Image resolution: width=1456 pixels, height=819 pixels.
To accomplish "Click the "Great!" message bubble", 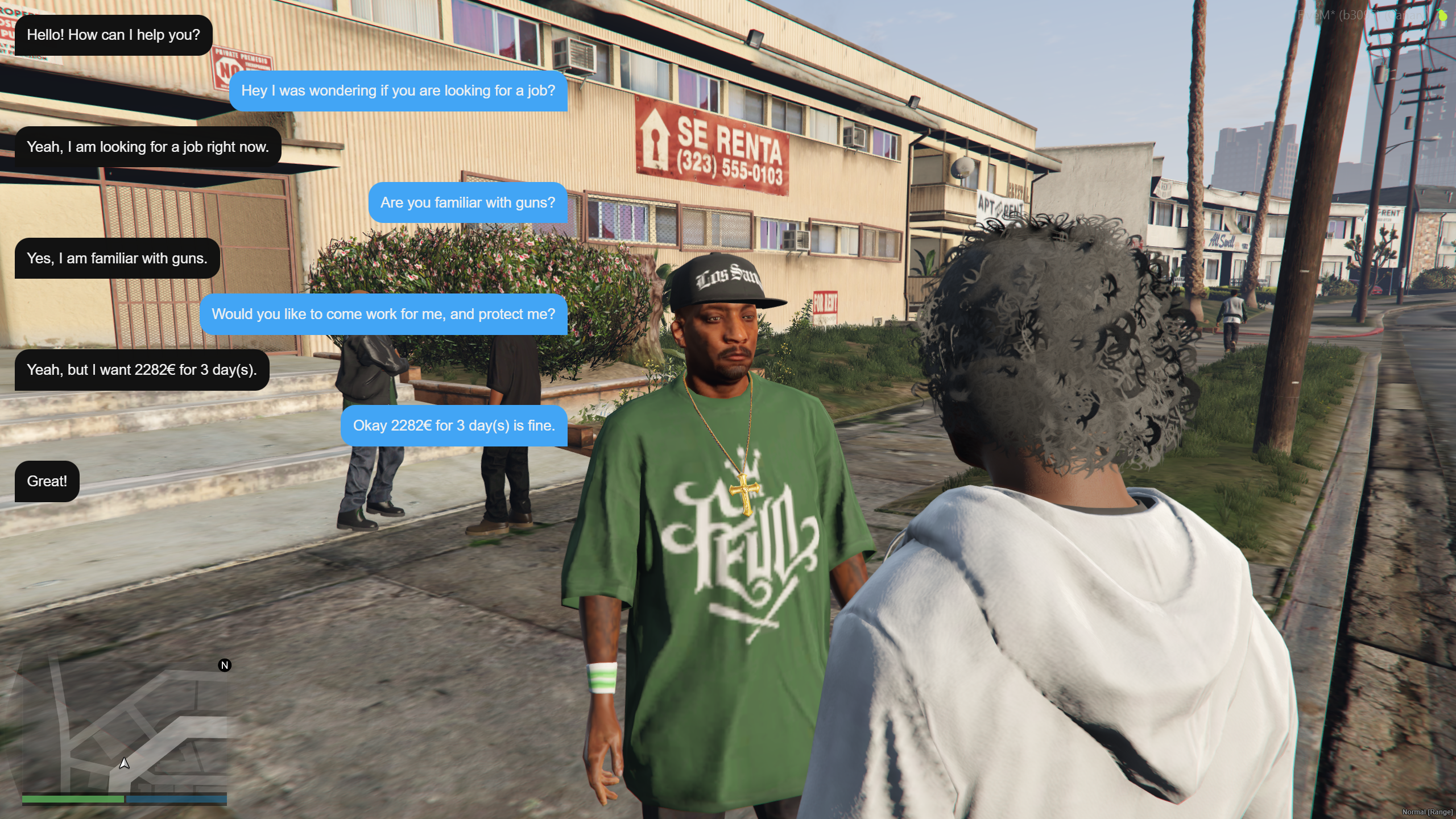I will (x=47, y=481).
